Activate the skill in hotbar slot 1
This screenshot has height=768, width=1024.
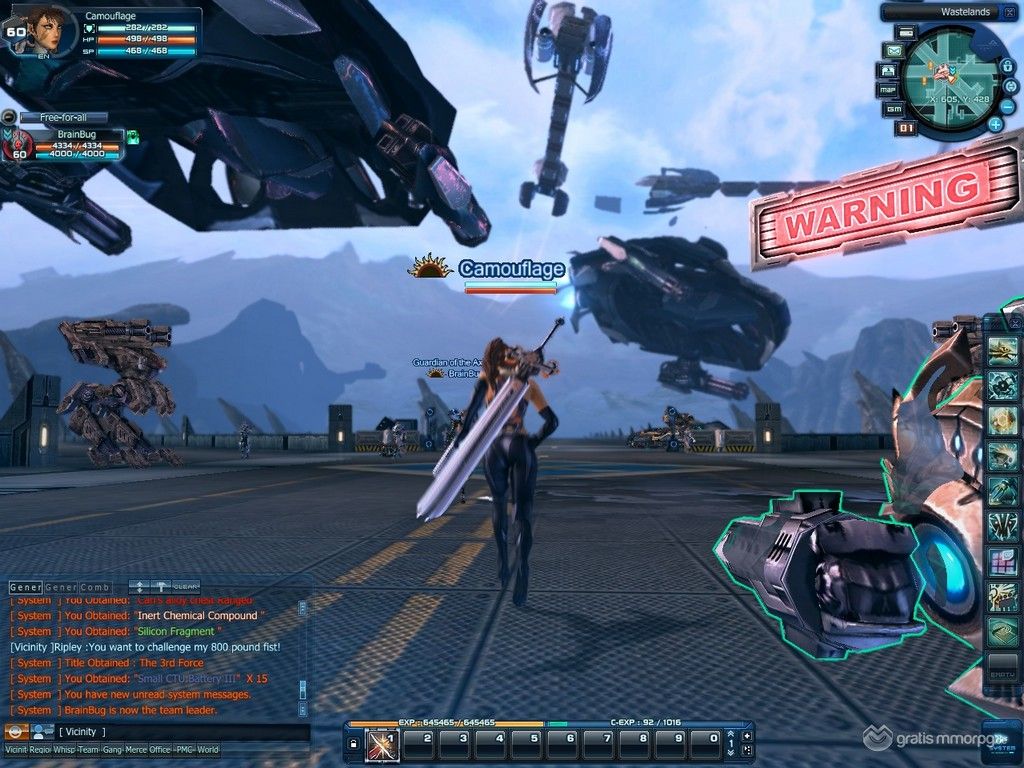tap(381, 744)
